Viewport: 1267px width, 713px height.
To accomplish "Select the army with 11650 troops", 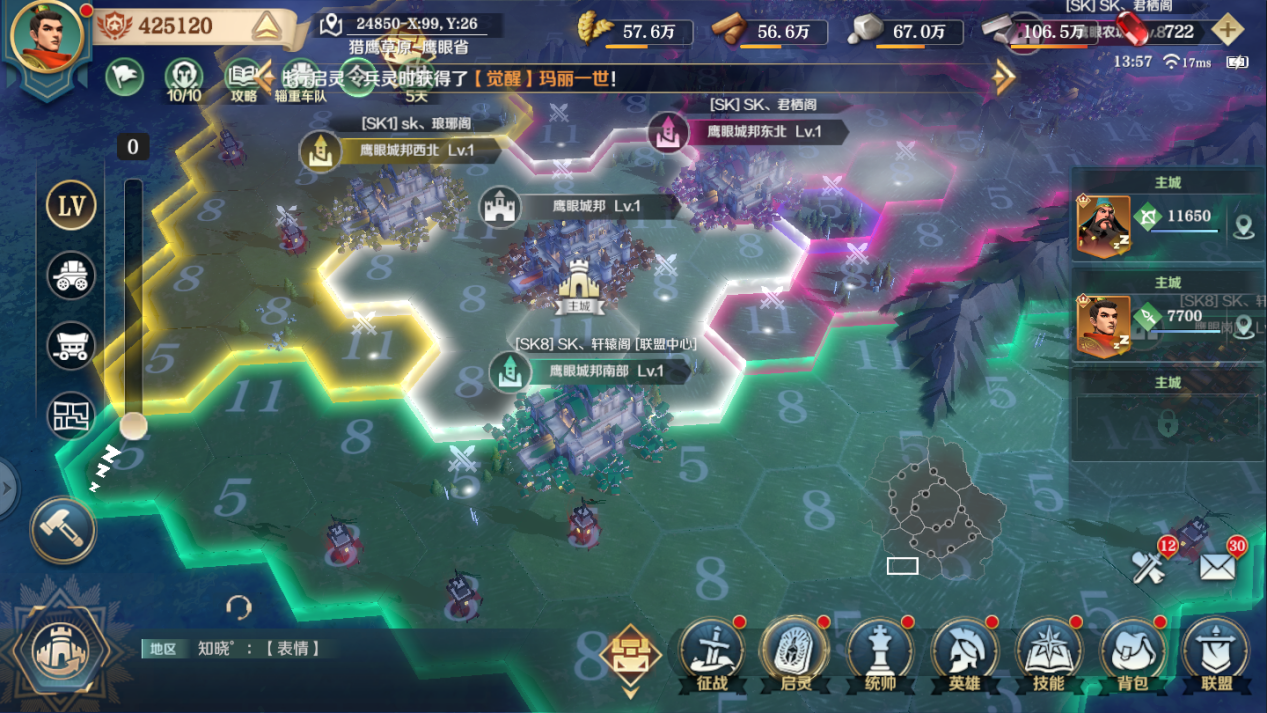I will point(1165,222).
